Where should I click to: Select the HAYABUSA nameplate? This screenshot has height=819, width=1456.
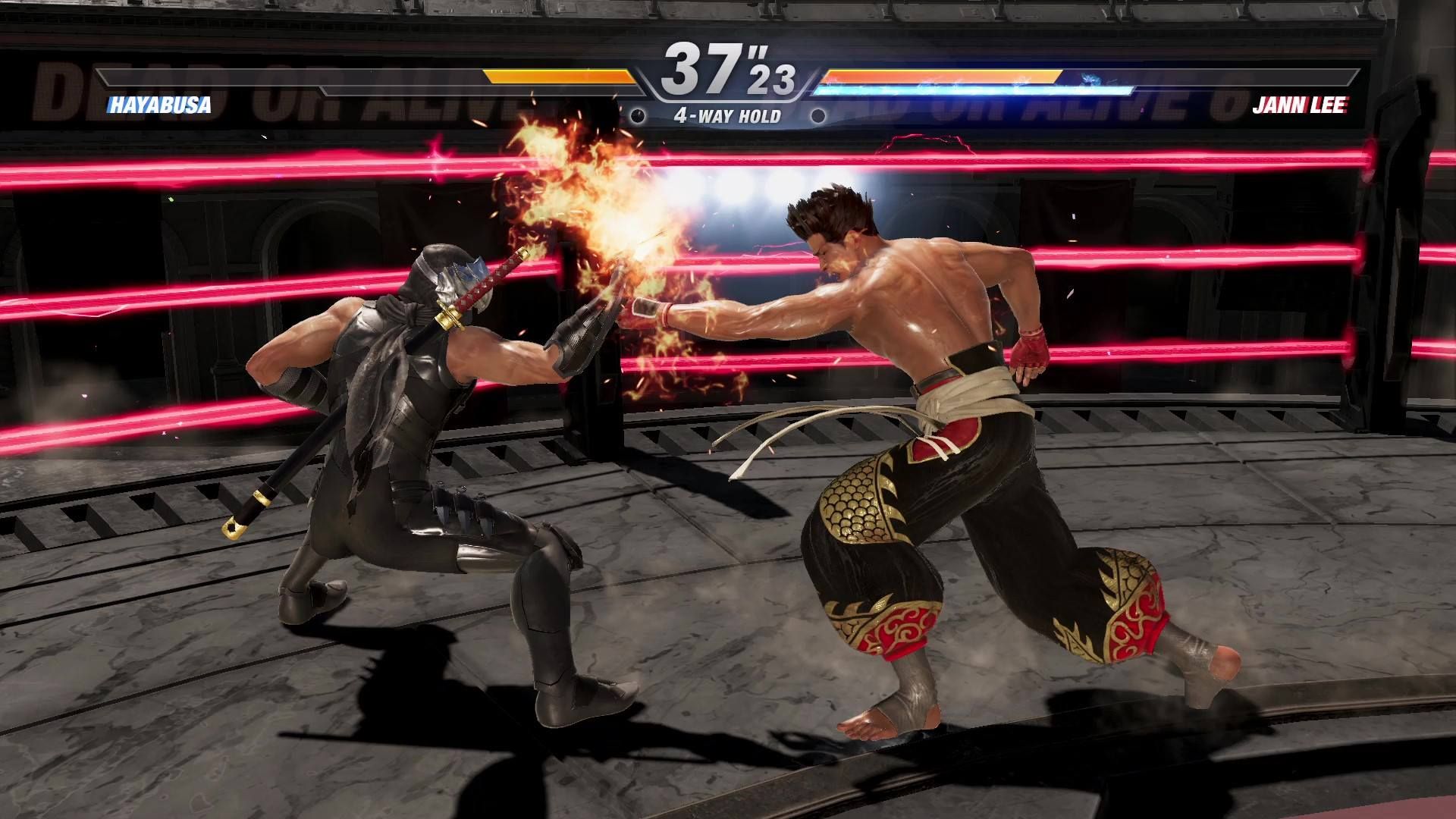[x=161, y=106]
